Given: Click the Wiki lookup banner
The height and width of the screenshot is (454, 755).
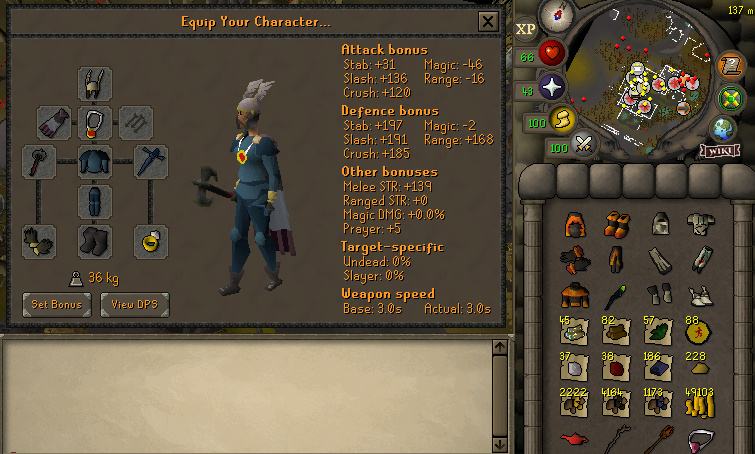Looking at the screenshot, I should click(722, 151).
